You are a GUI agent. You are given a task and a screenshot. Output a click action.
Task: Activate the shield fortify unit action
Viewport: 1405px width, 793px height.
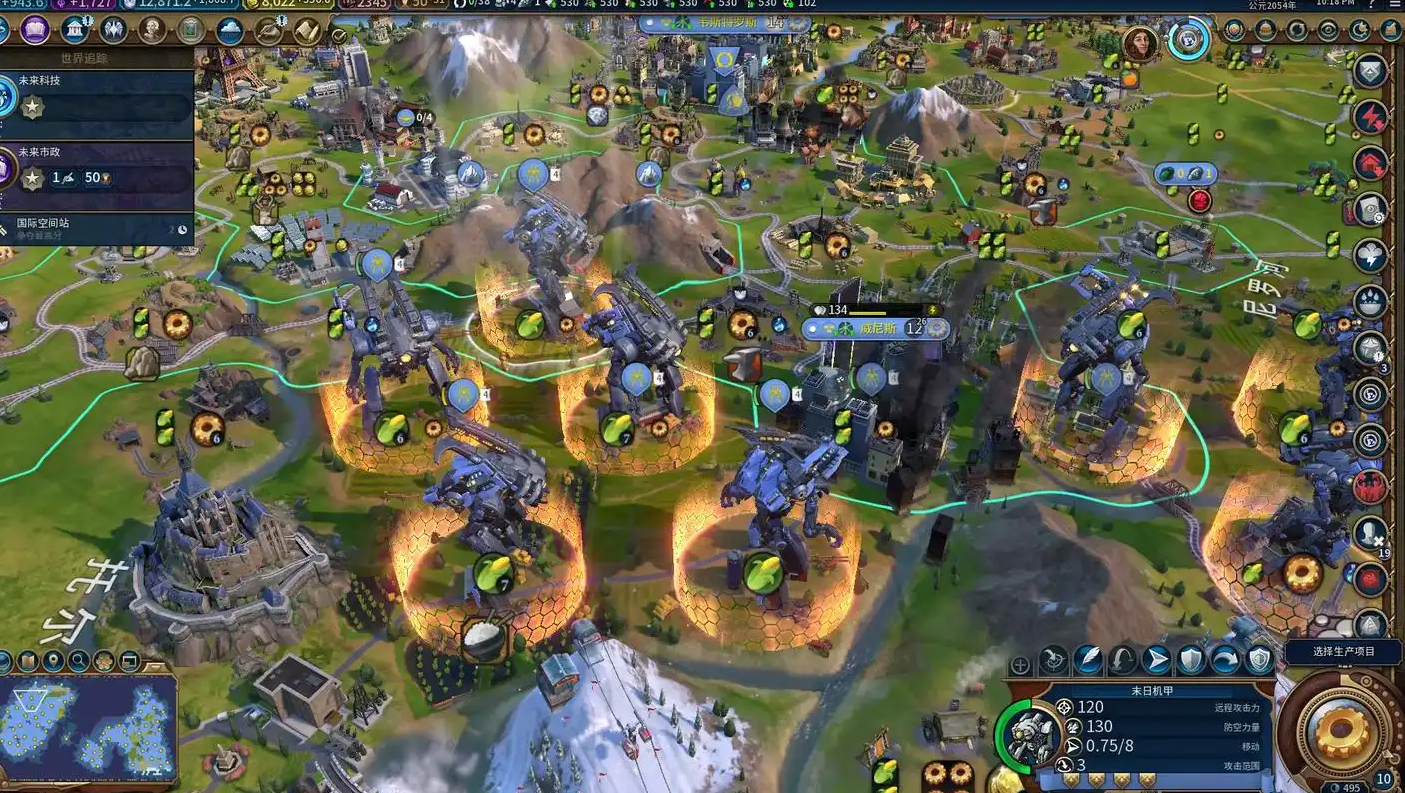point(1190,659)
